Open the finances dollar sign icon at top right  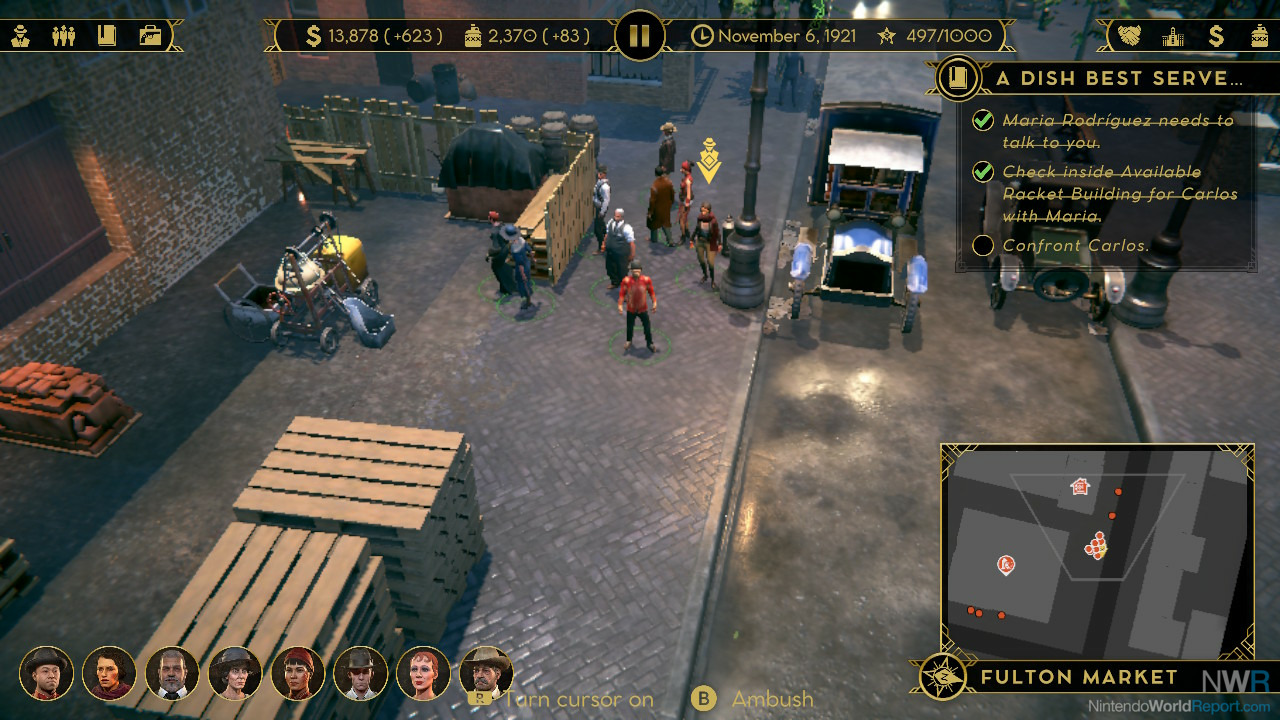(1216, 37)
